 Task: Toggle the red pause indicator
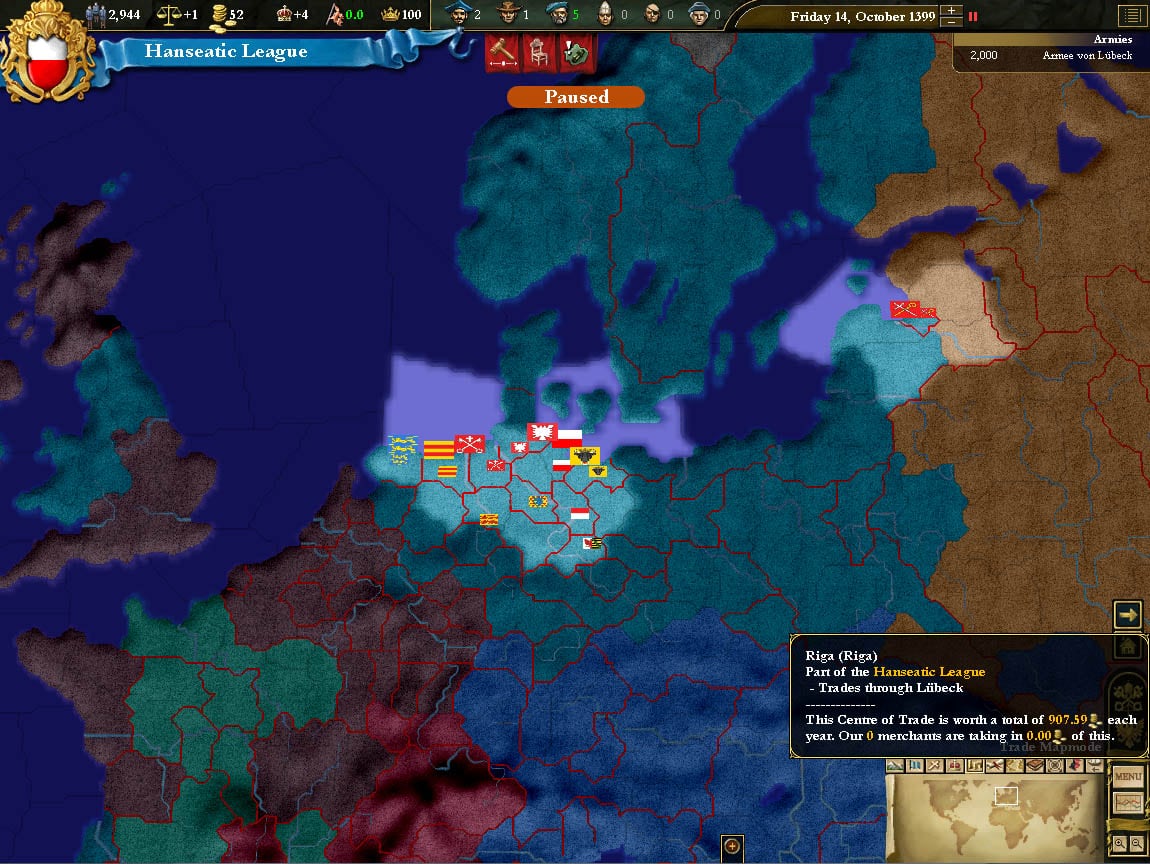click(x=972, y=17)
